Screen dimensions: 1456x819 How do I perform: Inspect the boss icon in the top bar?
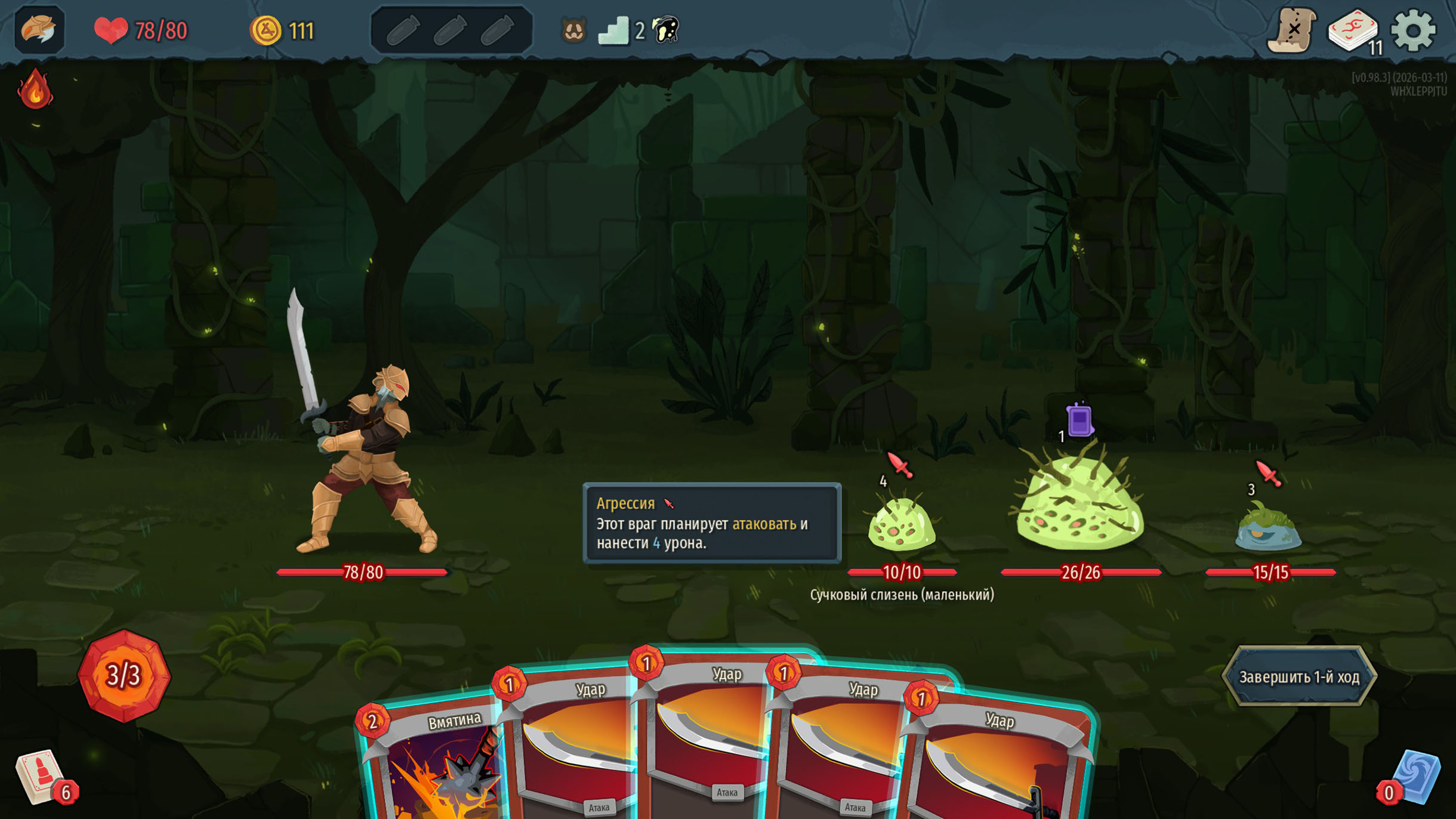click(666, 29)
